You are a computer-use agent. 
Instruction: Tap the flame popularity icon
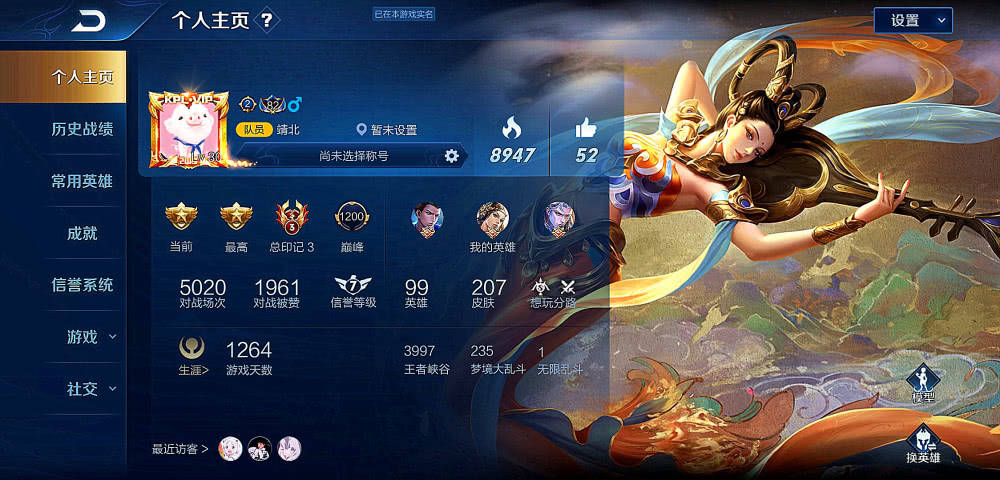click(511, 128)
